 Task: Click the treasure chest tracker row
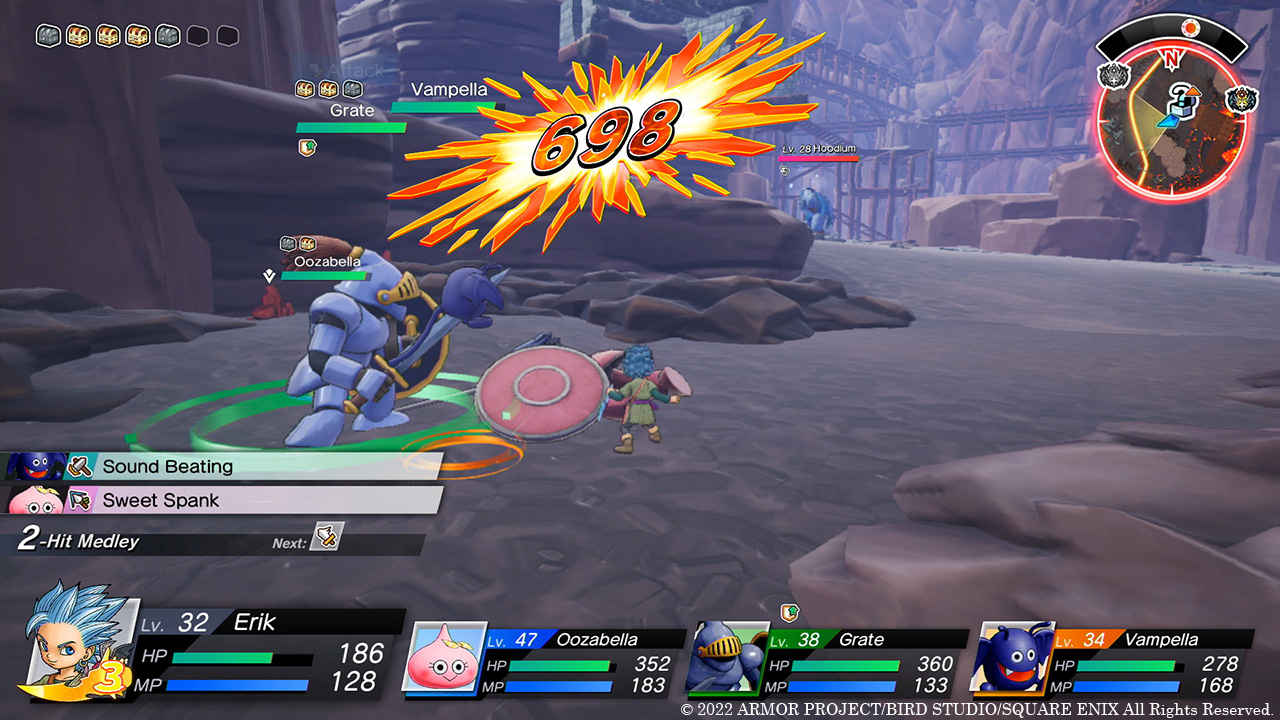(x=138, y=36)
